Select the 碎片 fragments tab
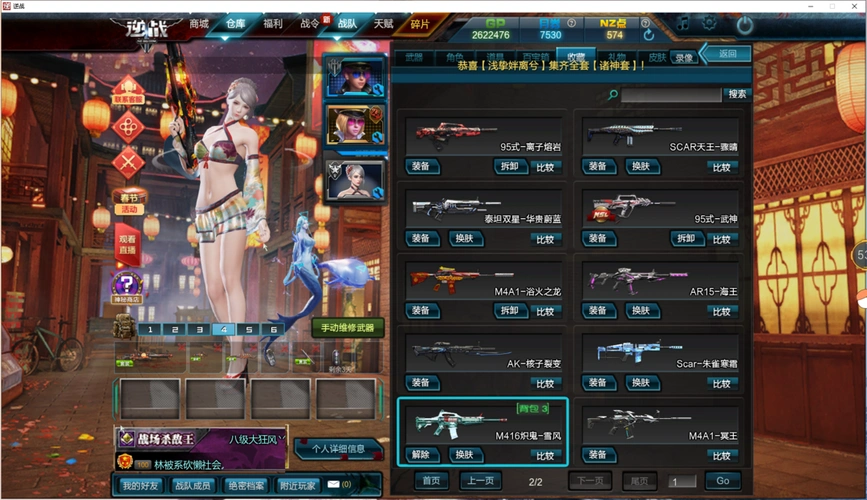This screenshot has height=500, width=867. [421, 24]
